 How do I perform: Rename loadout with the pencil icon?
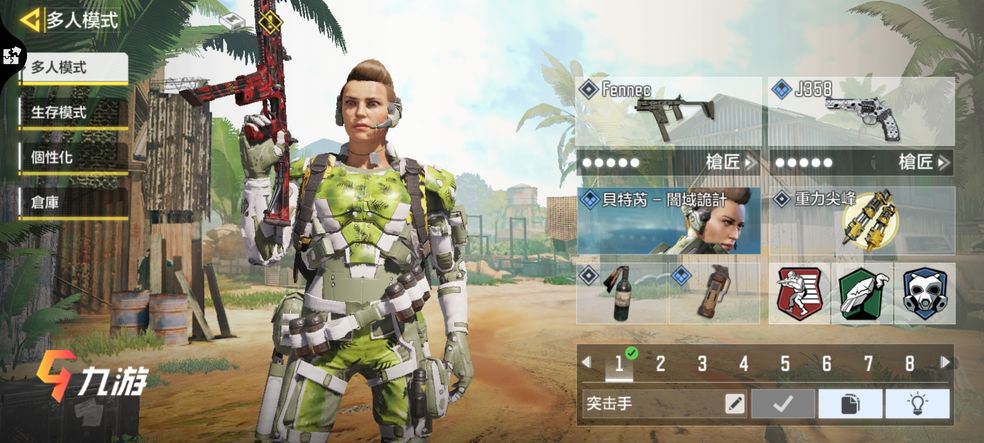coord(735,404)
